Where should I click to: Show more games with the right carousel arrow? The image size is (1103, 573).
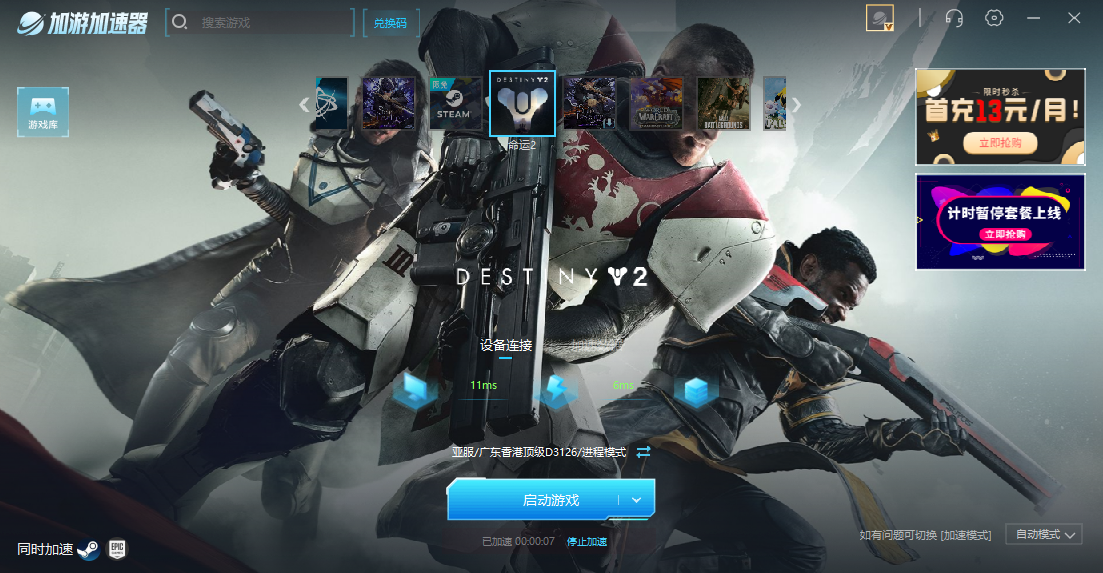(797, 104)
